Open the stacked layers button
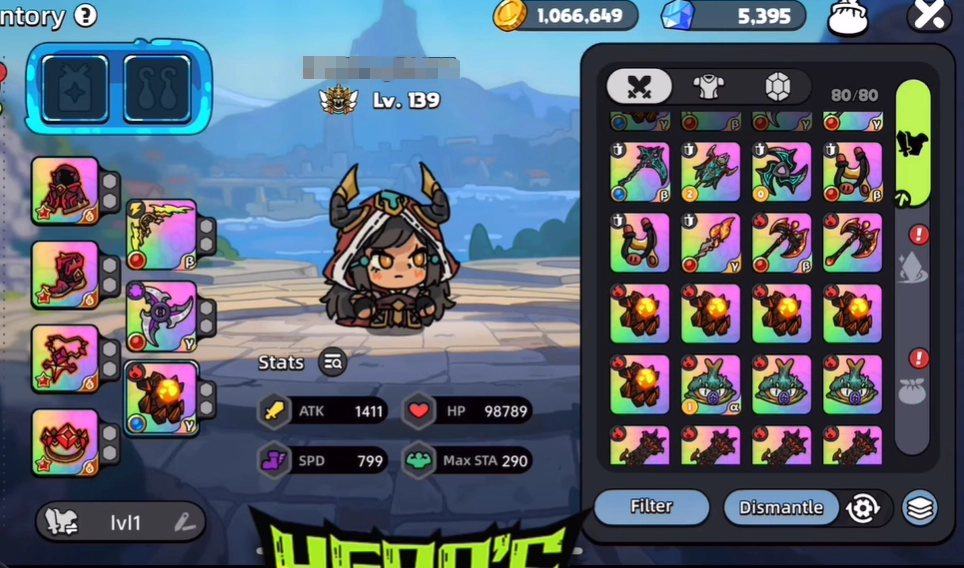Viewport: 964px width, 568px height. [x=920, y=508]
